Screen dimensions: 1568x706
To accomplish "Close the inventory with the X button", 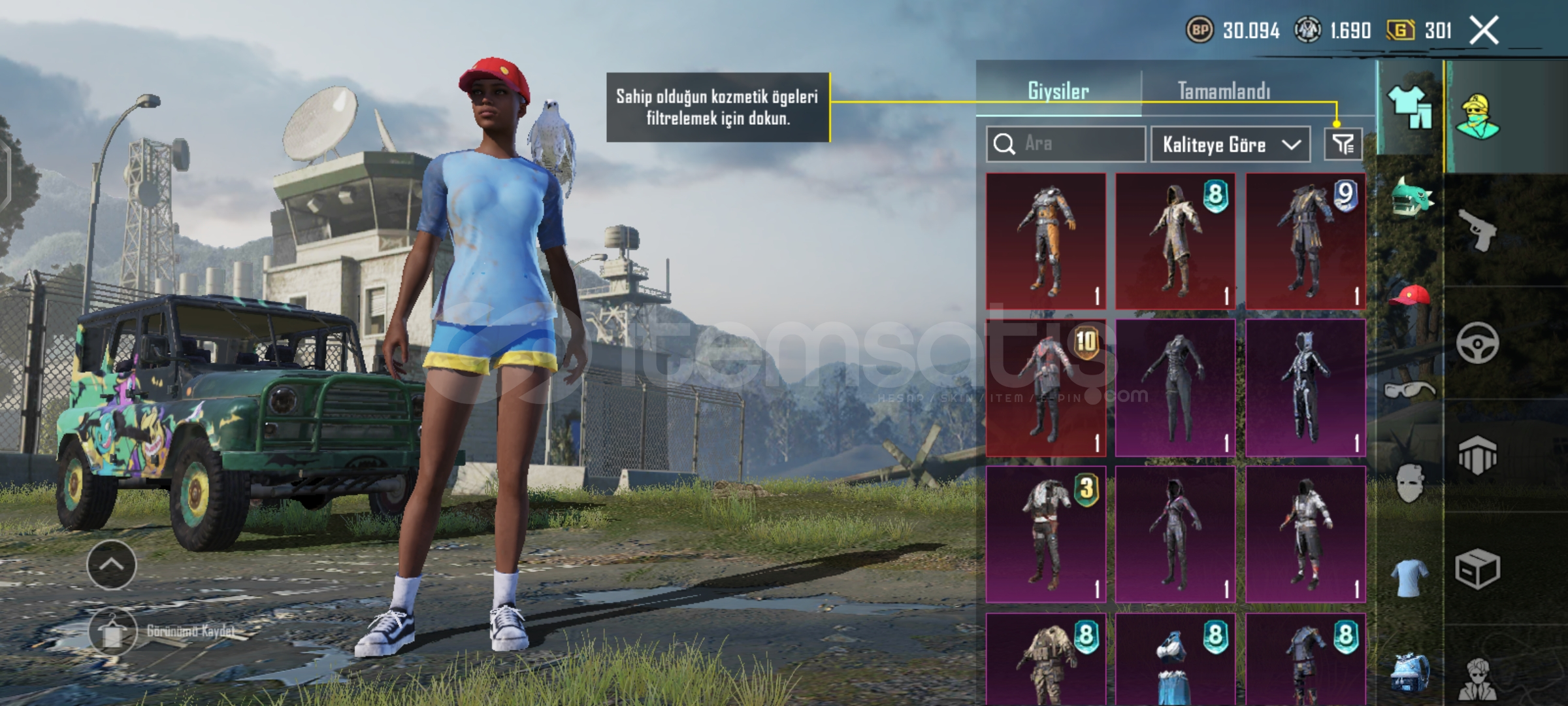I will pos(1484,31).
